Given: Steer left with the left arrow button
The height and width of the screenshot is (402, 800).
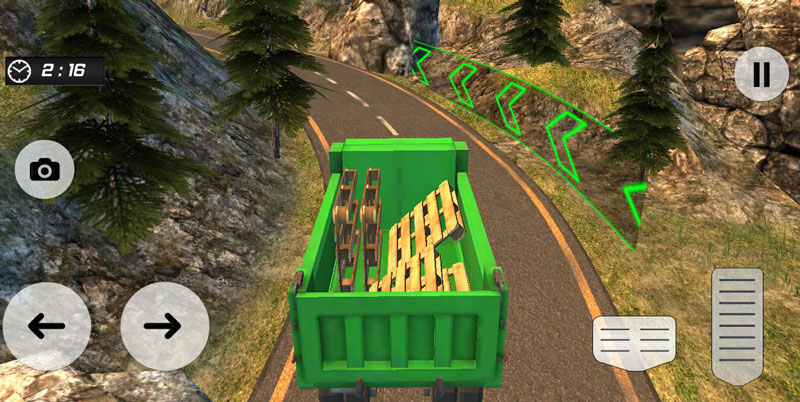Looking at the screenshot, I should point(46,326).
